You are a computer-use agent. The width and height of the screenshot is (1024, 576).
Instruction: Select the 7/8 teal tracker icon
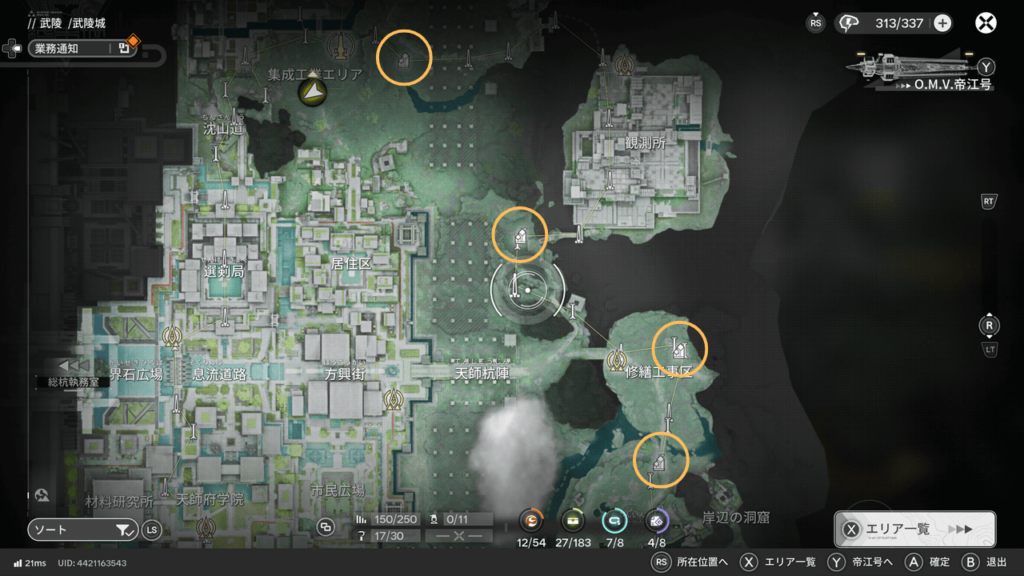(x=614, y=520)
